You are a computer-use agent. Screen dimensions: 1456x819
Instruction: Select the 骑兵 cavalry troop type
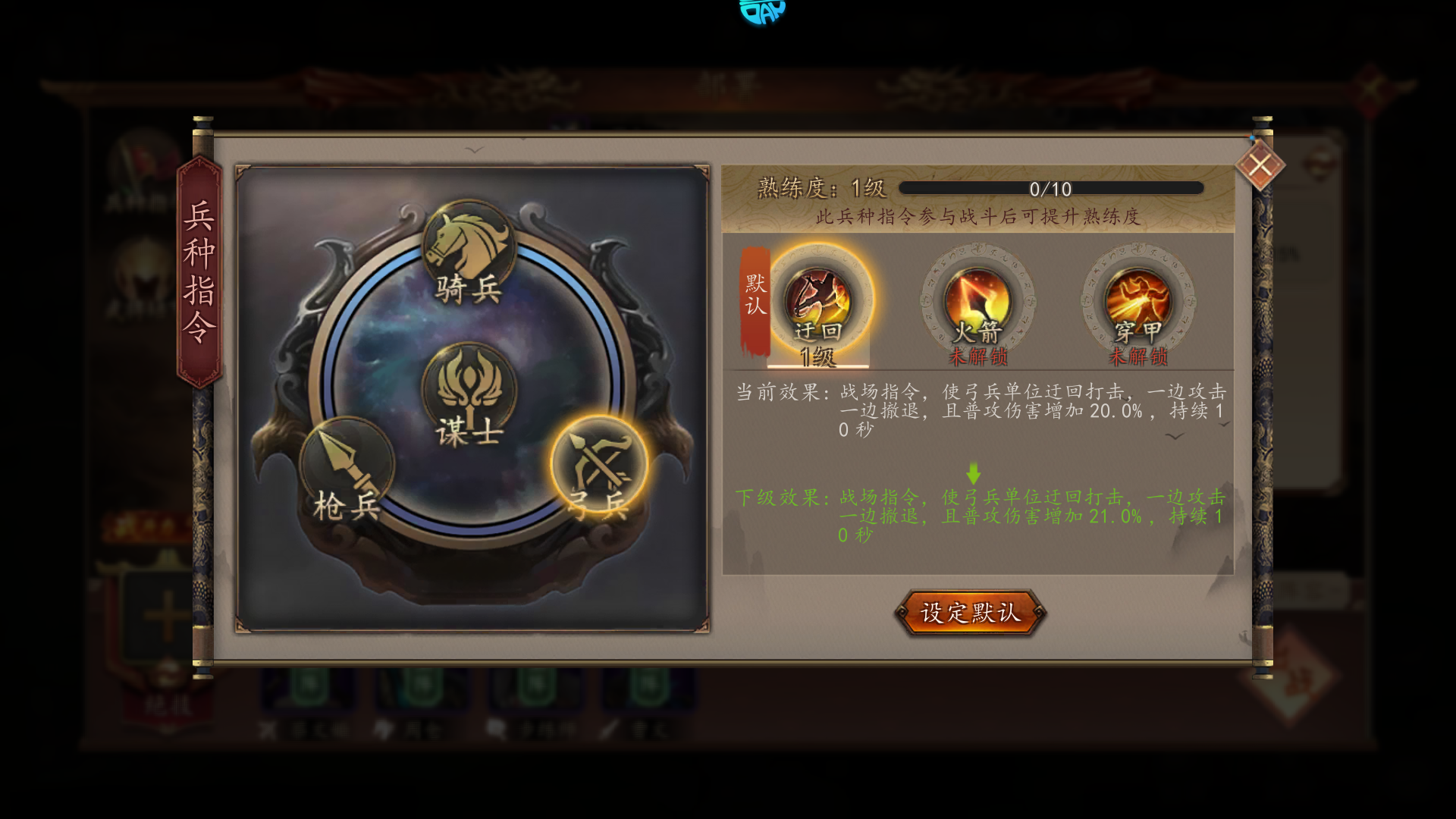(468, 250)
